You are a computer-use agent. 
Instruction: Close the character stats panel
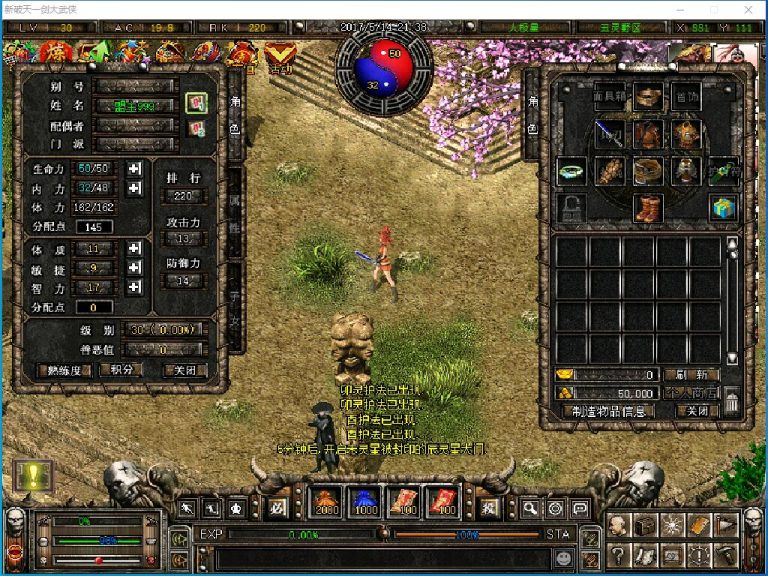point(185,369)
